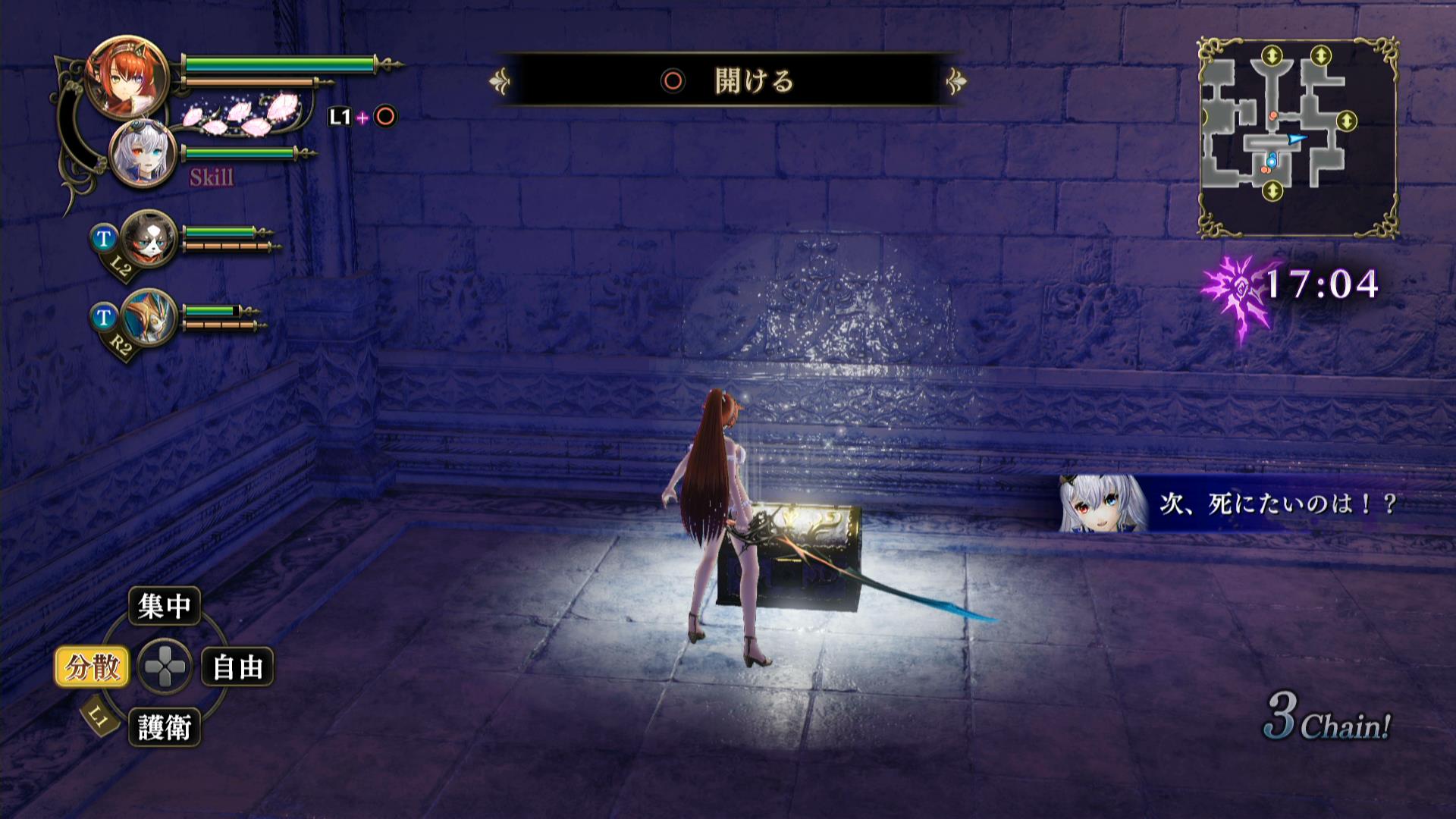The width and height of the screenshot is (1456, 819).
Task: Choose the 分散 (Spread) tactic command
Action: point(92,667)
